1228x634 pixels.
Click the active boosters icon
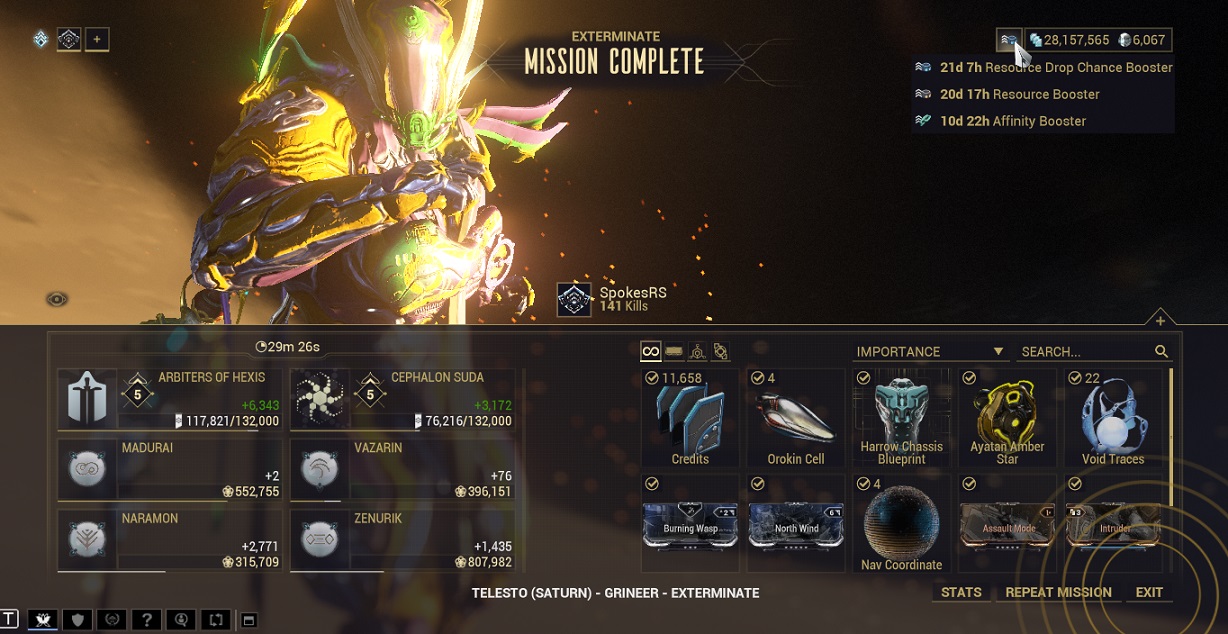pos(1009,40)
